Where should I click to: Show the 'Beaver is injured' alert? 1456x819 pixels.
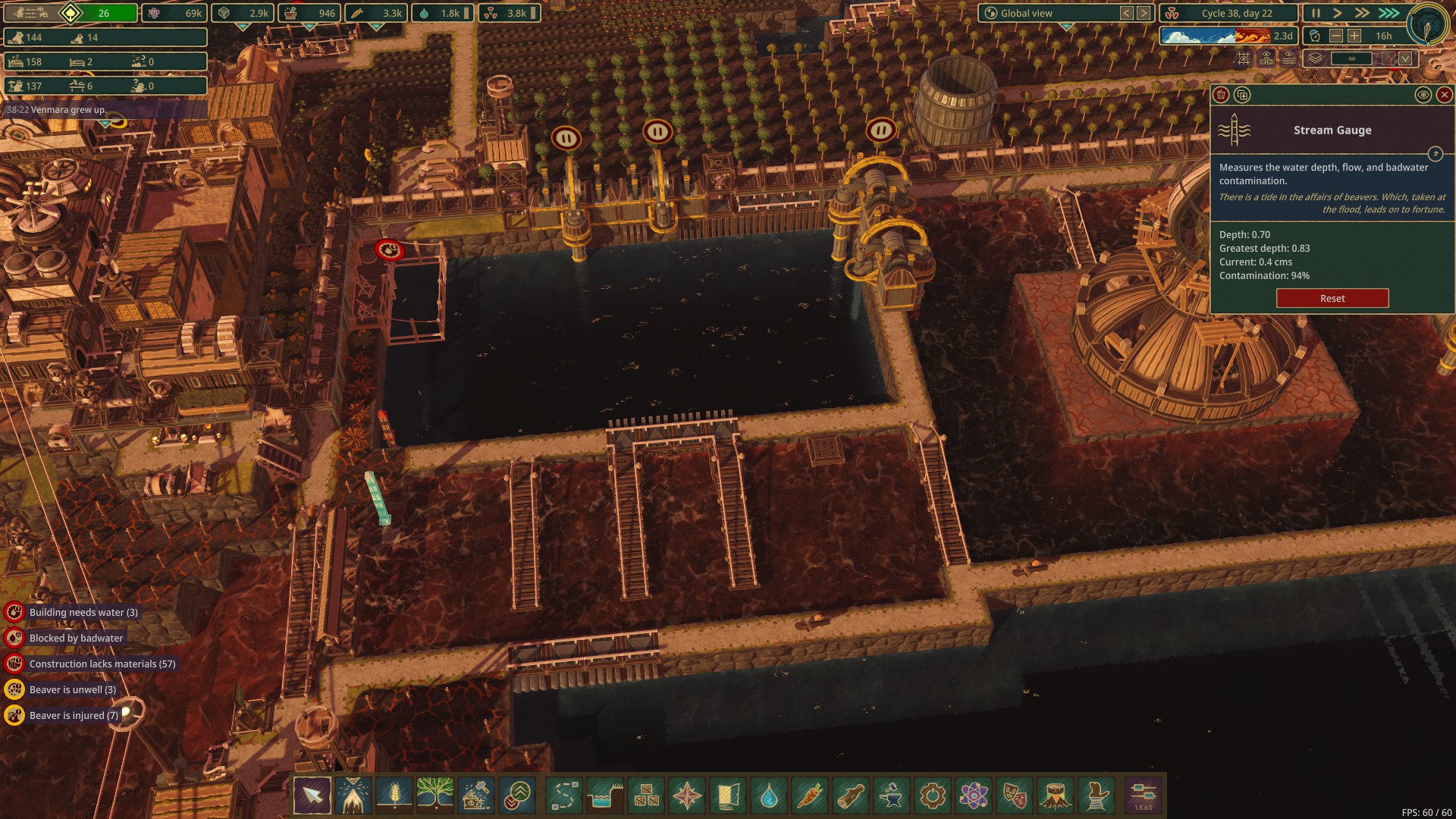coord(74,715)
